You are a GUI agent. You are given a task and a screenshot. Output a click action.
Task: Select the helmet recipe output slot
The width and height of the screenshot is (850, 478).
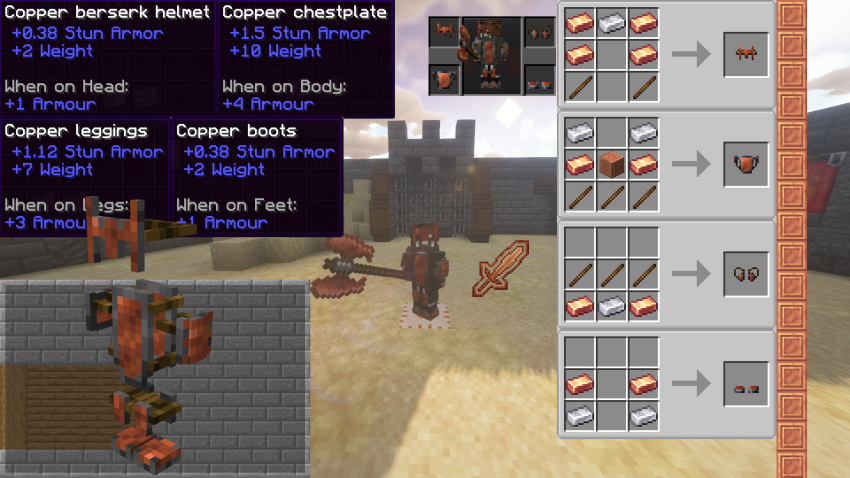click(x=746, y=54)
